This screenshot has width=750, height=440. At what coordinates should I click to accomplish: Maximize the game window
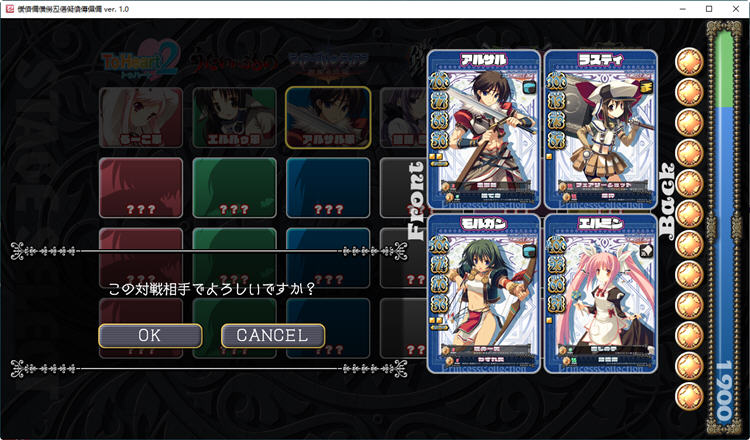(708, 9)
